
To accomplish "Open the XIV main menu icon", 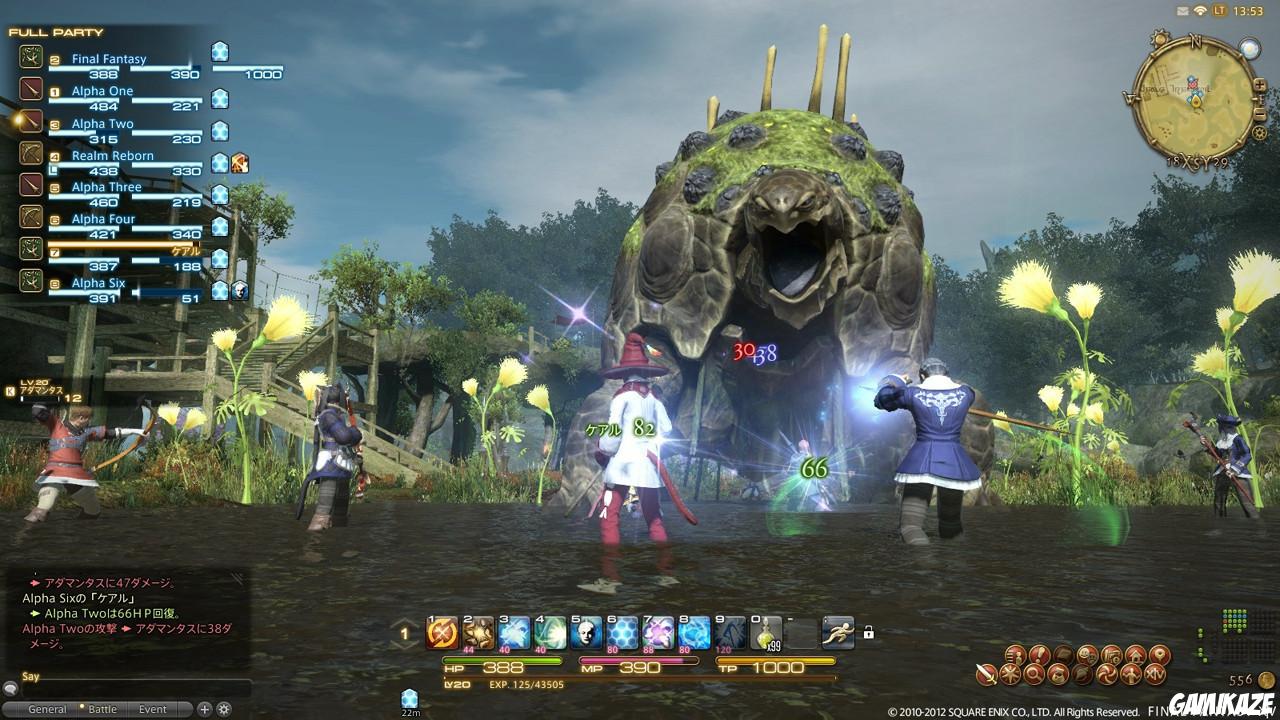I will tap(1155, 674).
